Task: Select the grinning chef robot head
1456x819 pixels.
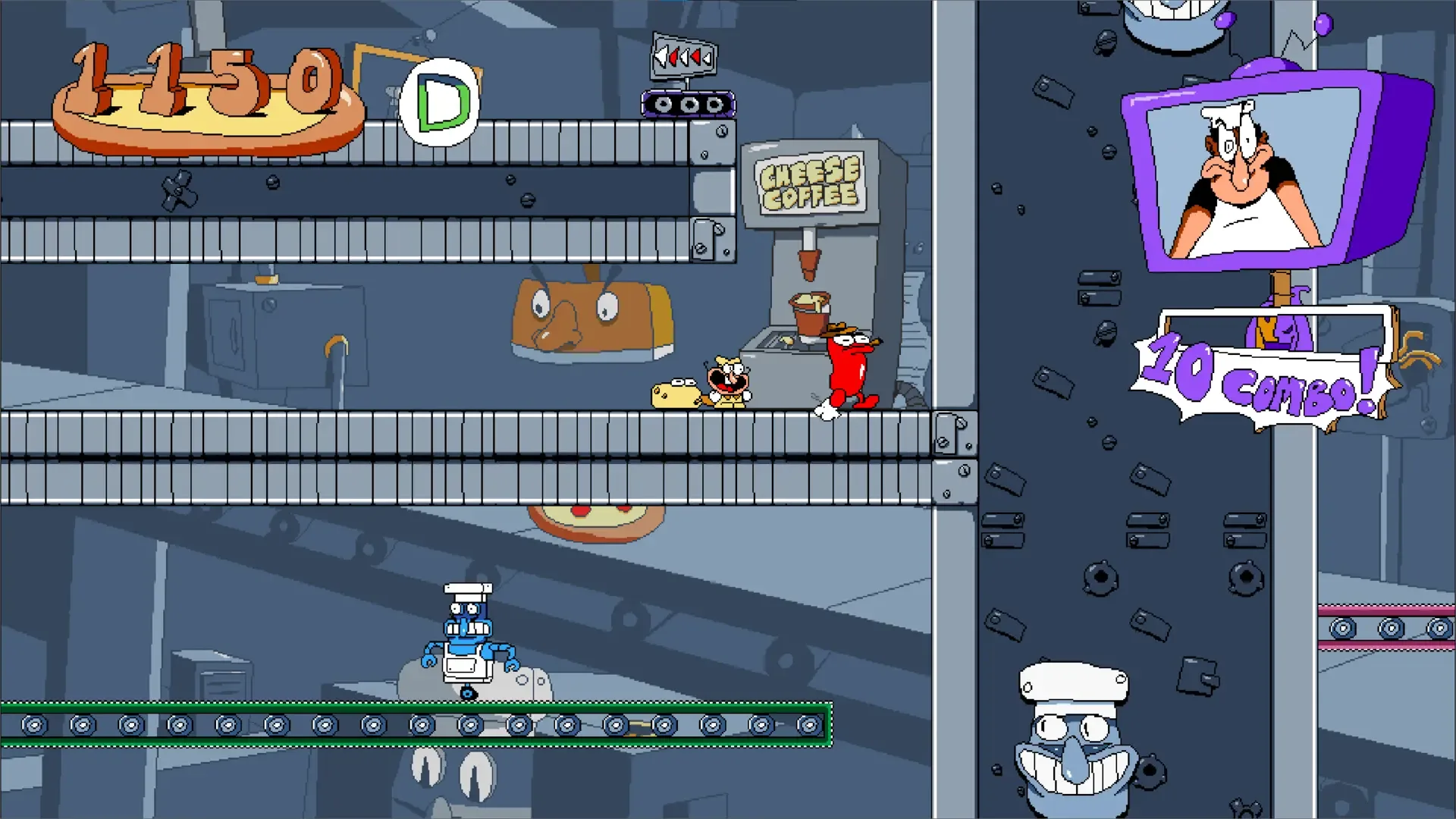Action: 1073,739
